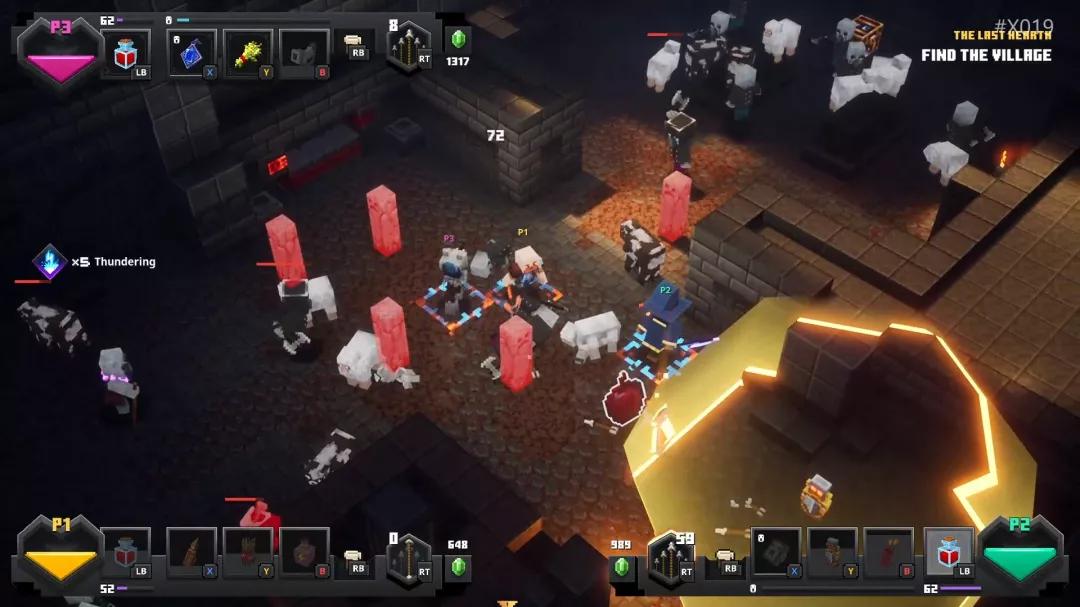This screenshot has height=607, width=1080.
Task: Activate P1's firework arrow artifact
Action: pos(192,552)
